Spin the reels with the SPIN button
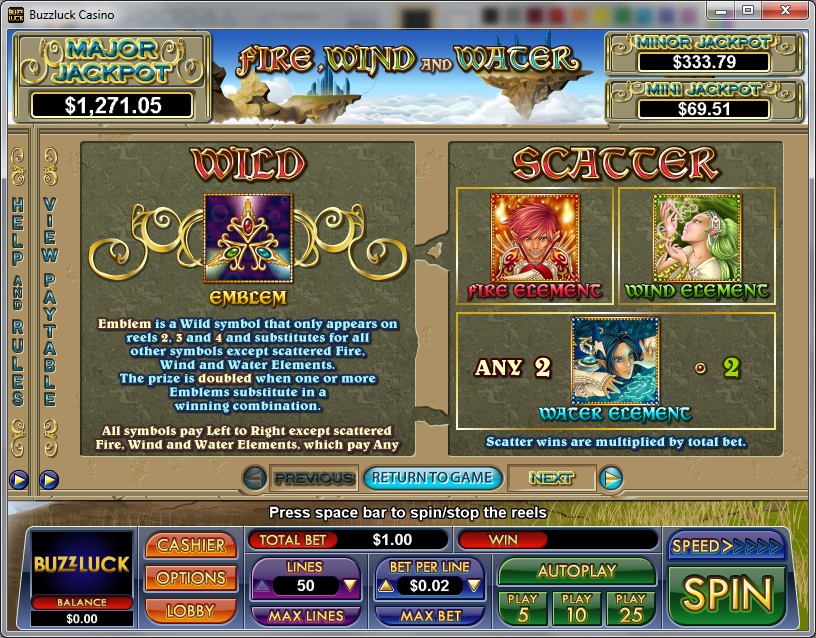Image resolution: width=816 pixels, height=638 pixels. click(x=727, y=594)
